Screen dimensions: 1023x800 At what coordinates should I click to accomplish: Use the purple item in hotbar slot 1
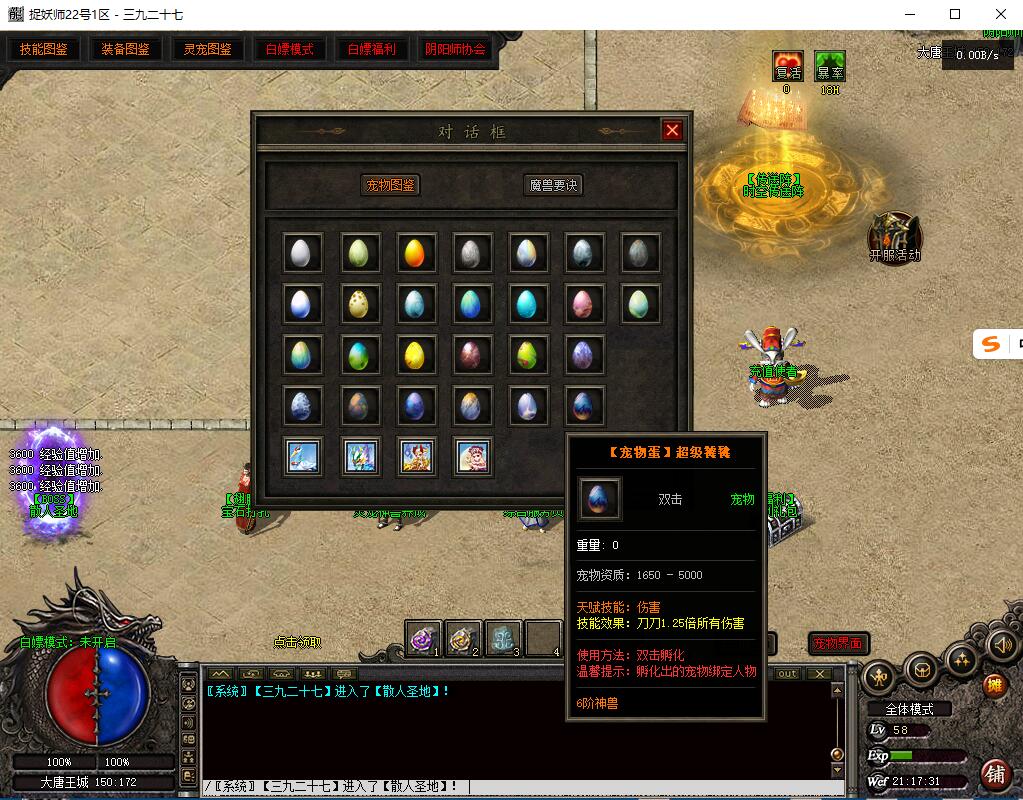point(424,637)
